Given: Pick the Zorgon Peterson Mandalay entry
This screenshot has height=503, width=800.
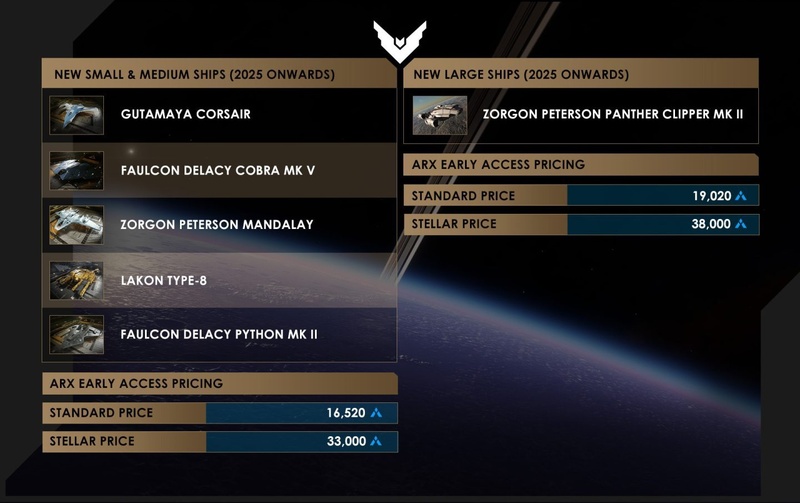Looking at the screenshot, I should click(218, 225).
